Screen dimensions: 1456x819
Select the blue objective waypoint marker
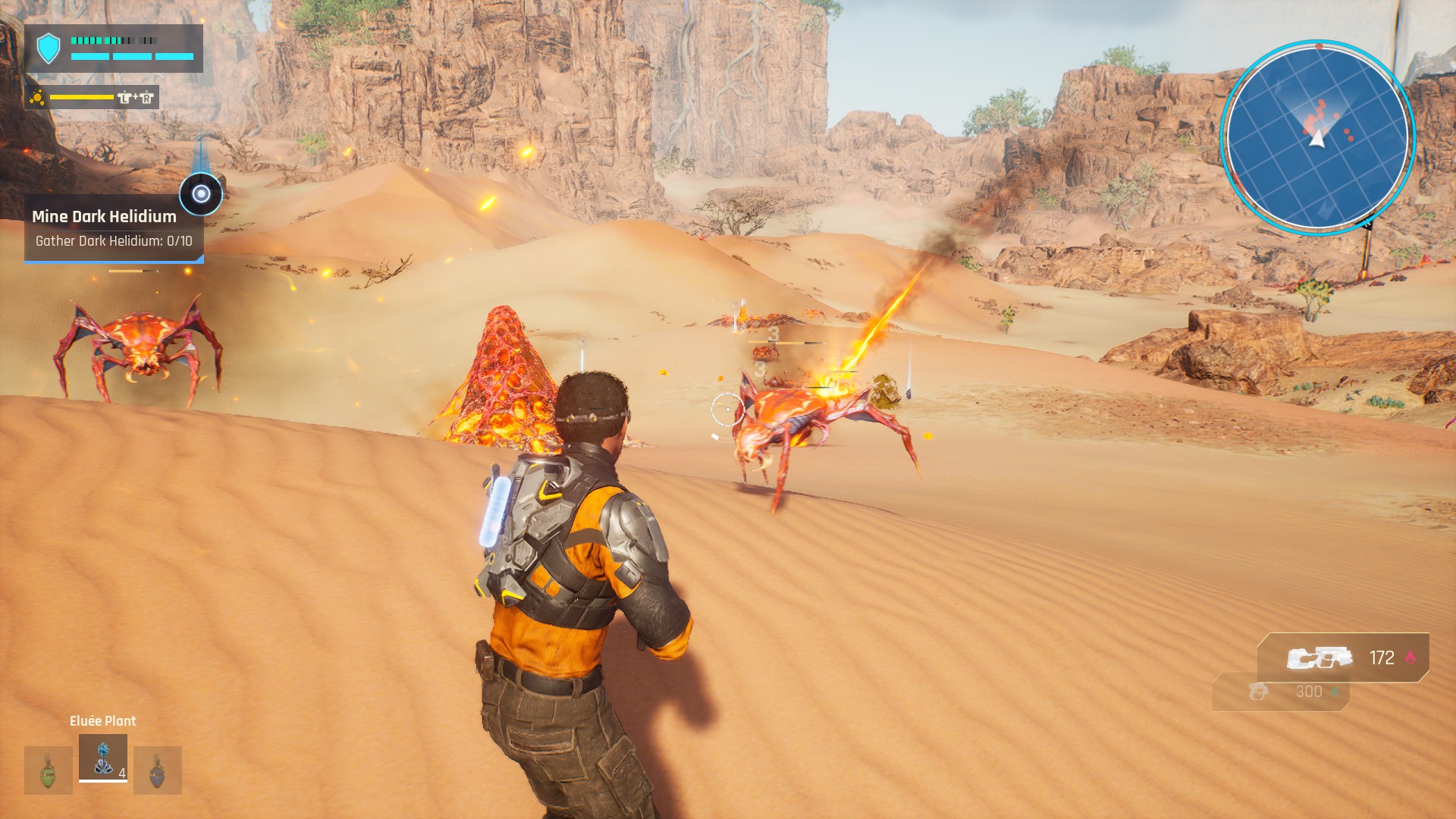click(201, 194)
